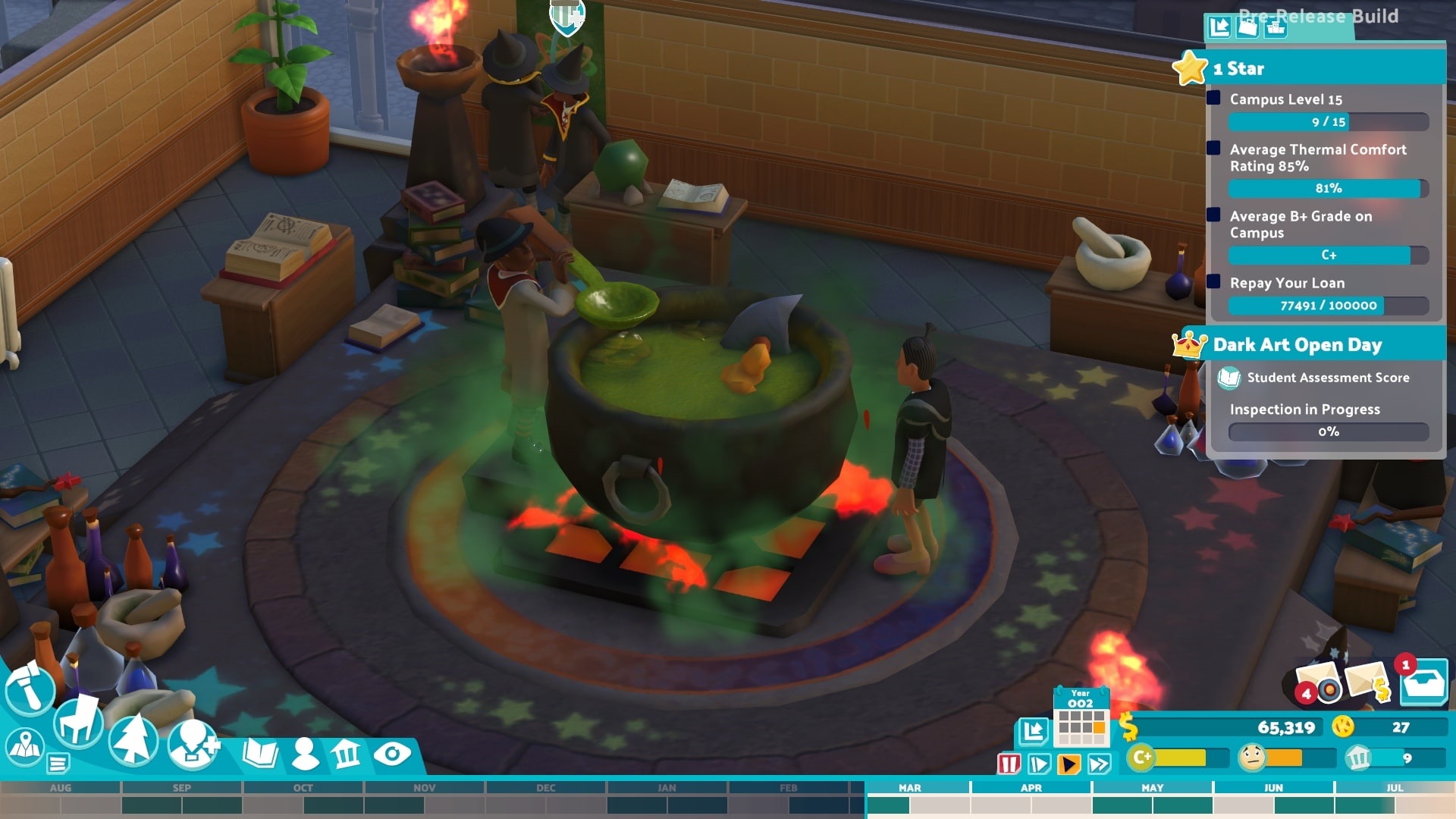Viewport: 1456px width, 819px height.
Task: Toggle the eye visualisation mode
Action: 391,753
